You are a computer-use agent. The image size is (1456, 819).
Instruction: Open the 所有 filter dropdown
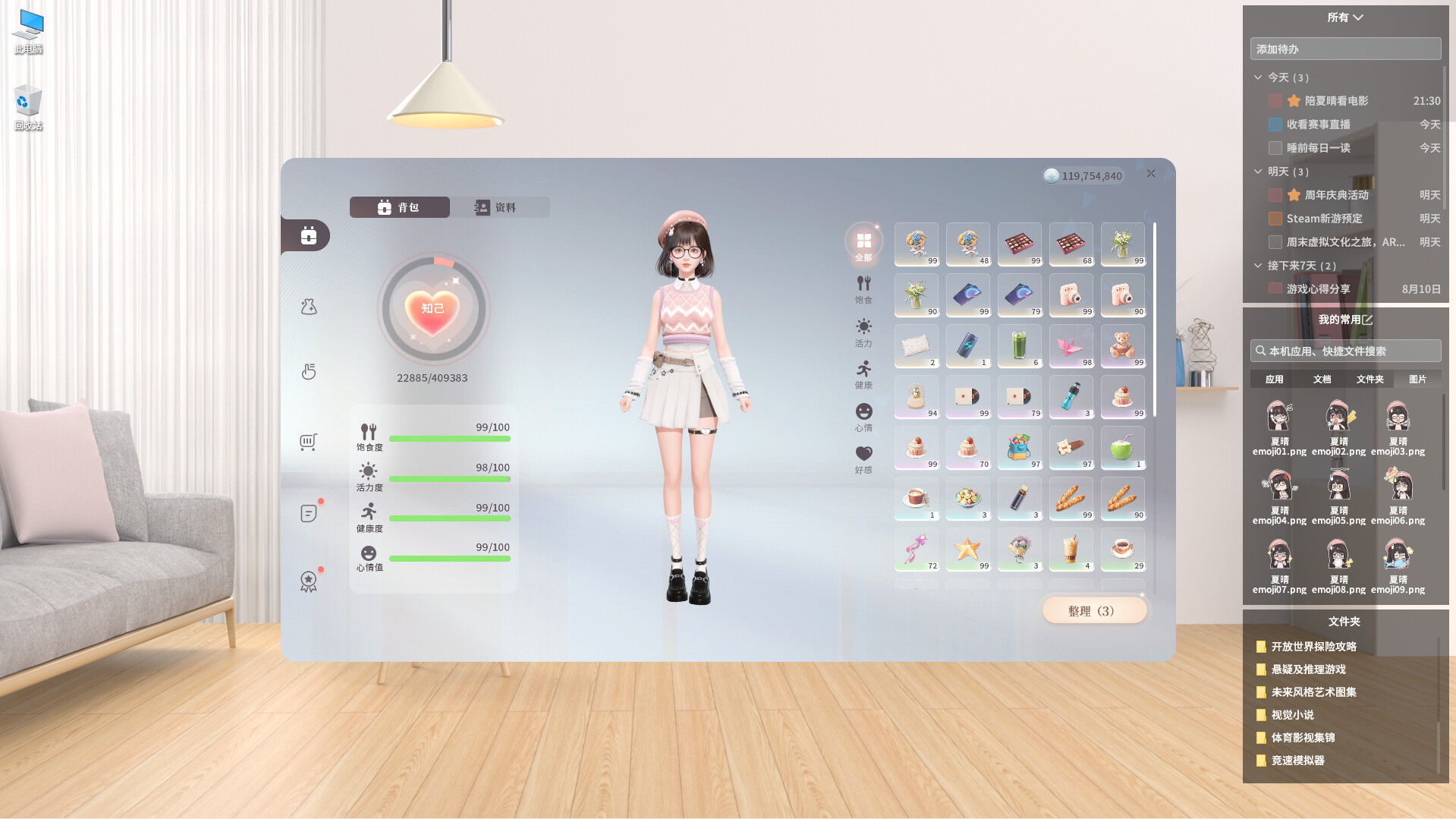tap(1345, 17)
